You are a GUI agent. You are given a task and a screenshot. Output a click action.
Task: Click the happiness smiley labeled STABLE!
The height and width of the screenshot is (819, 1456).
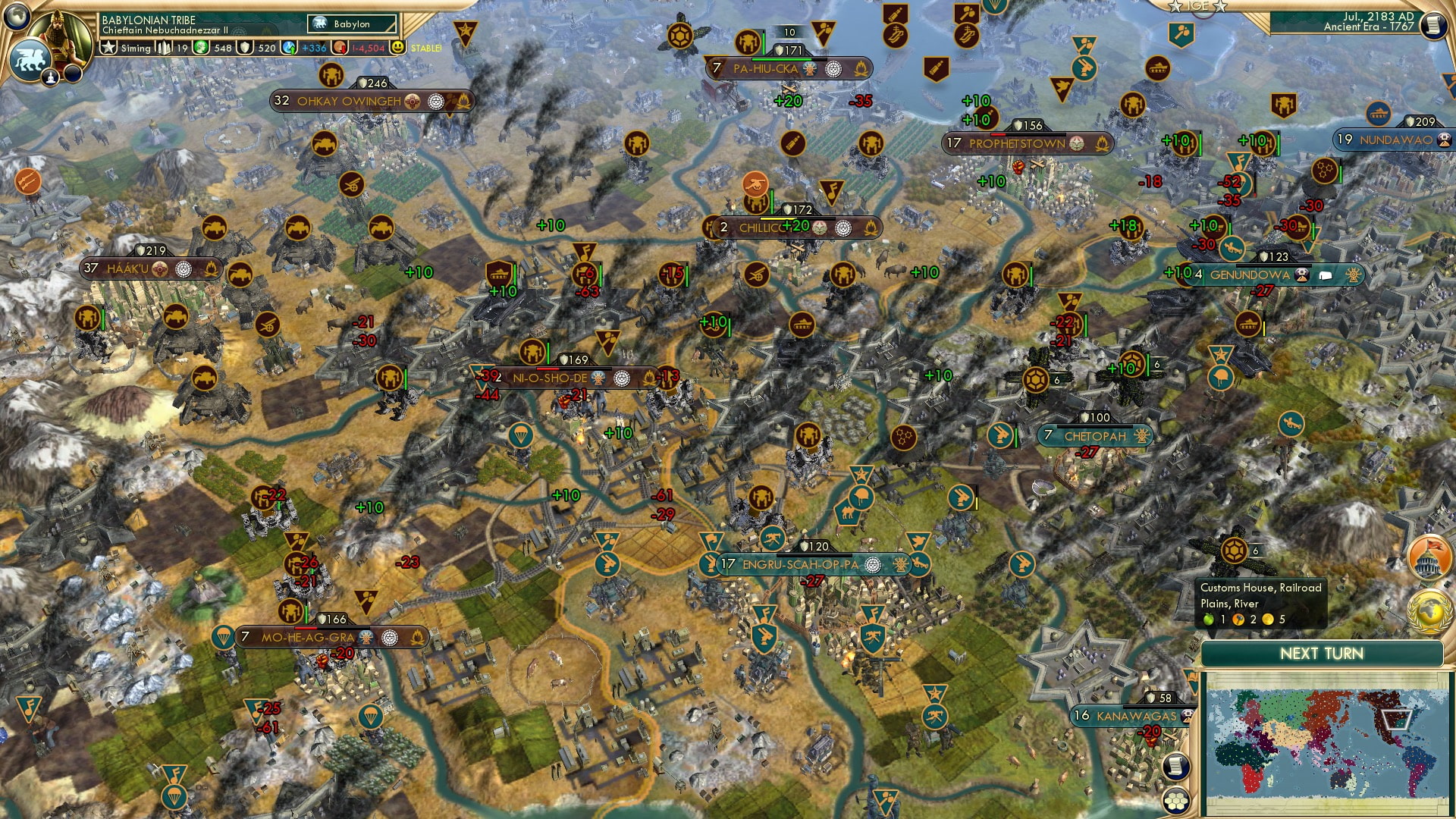tap(398, 47)
